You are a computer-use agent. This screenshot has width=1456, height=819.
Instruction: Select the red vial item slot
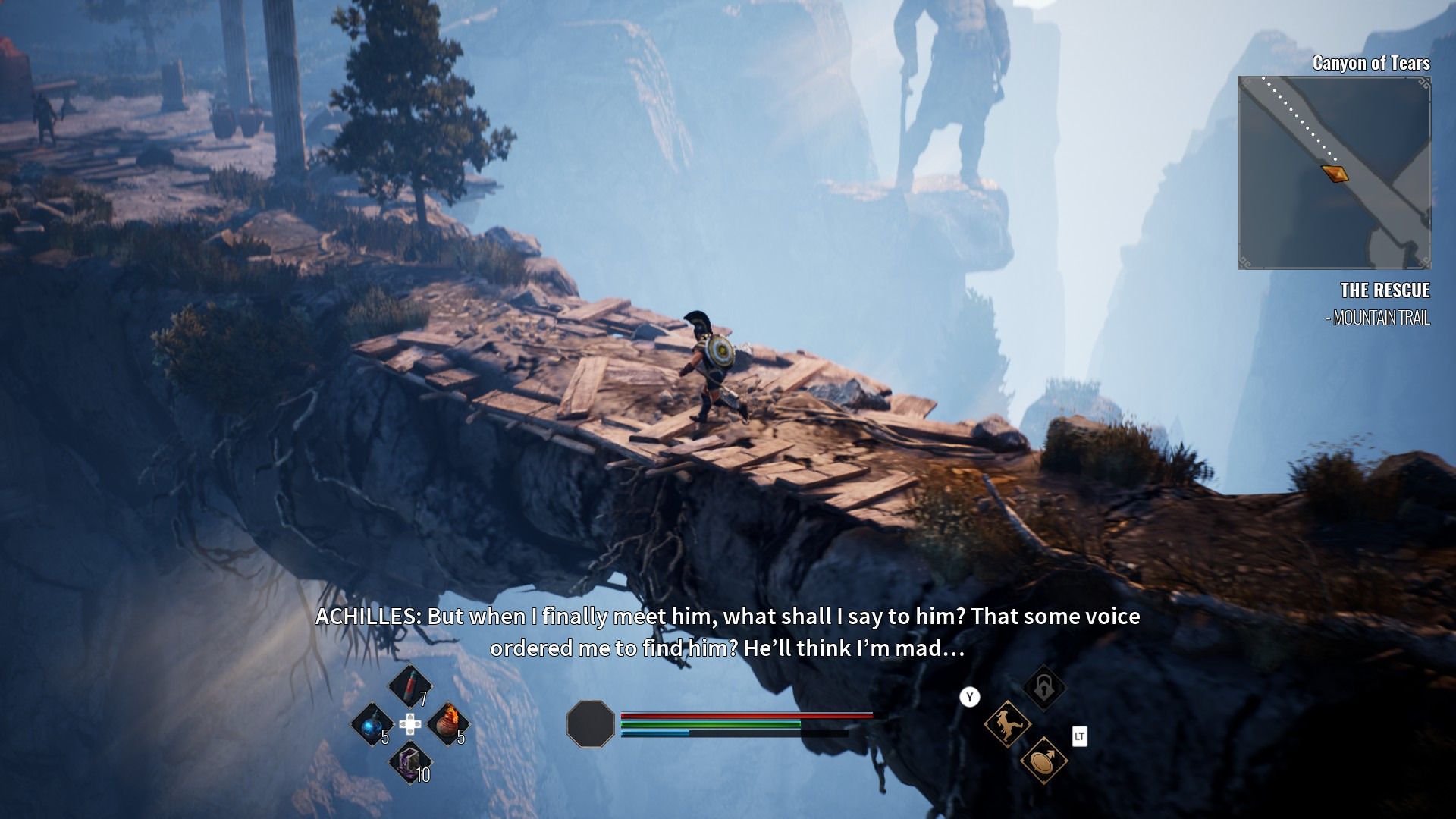tap(409, 685)
